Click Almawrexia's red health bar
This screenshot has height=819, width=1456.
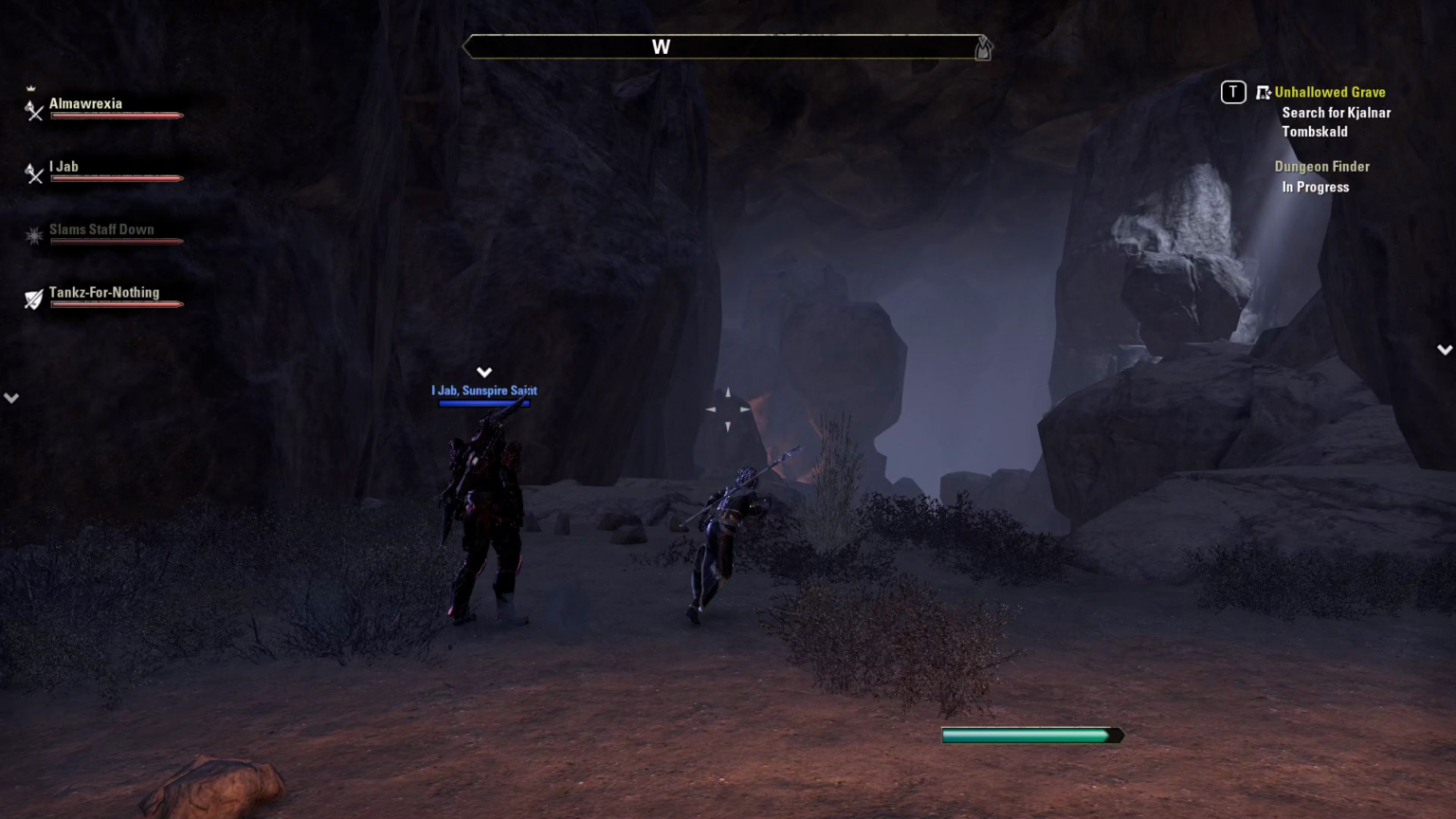tap(116, 116)
